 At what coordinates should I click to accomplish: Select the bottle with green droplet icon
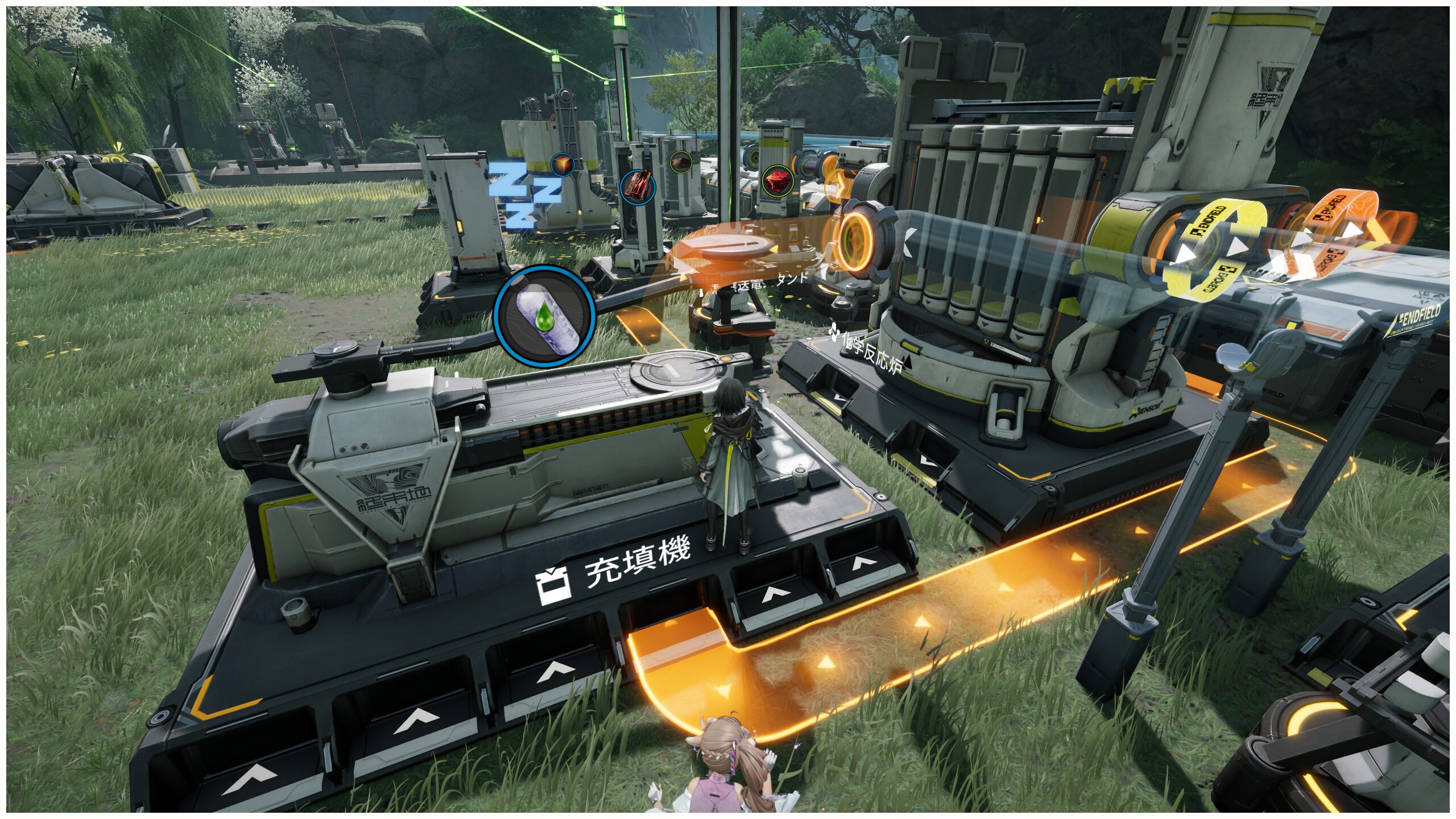click(544, 316)
